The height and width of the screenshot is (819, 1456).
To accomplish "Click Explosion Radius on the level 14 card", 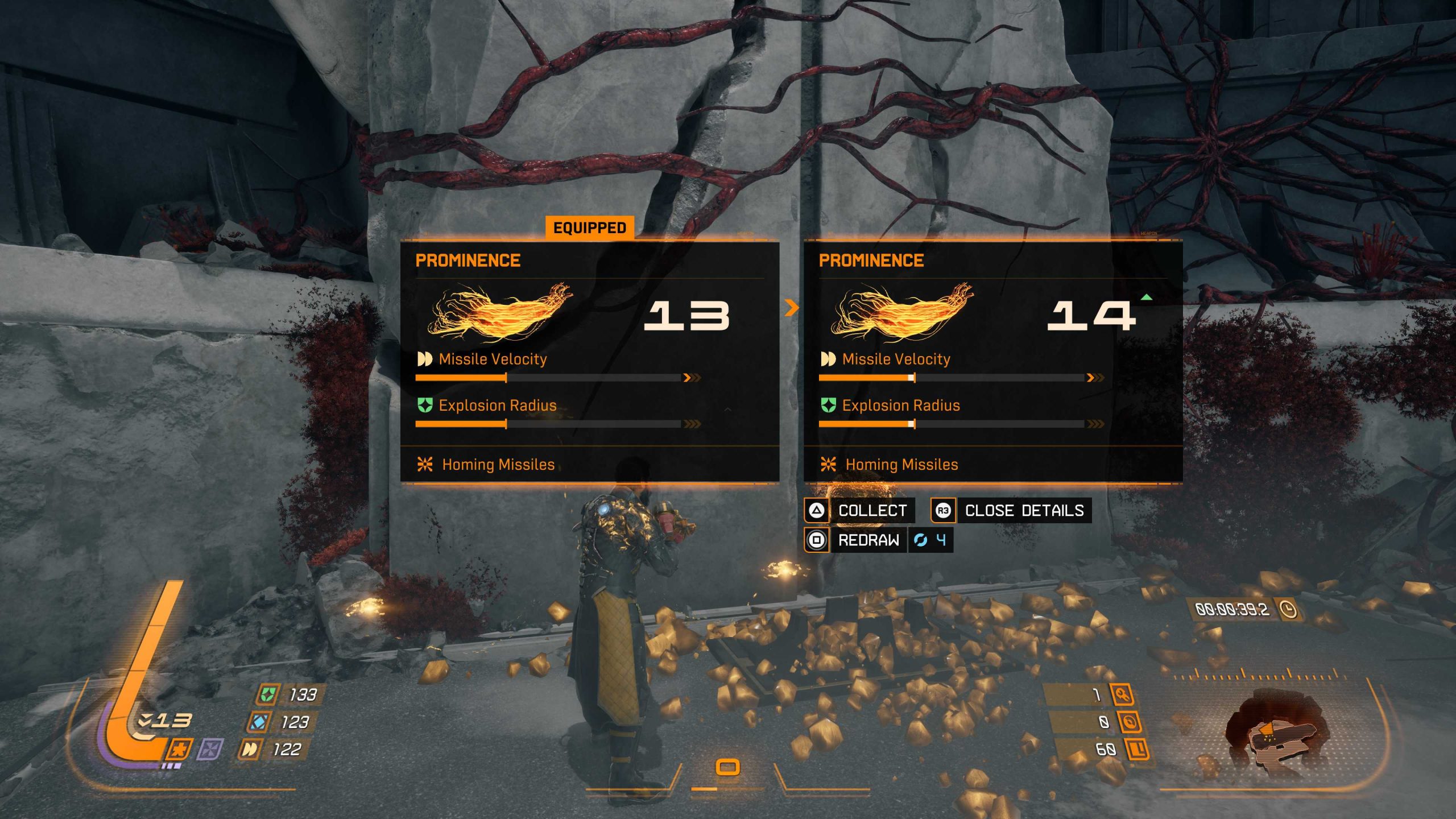I will coord(900,406).
